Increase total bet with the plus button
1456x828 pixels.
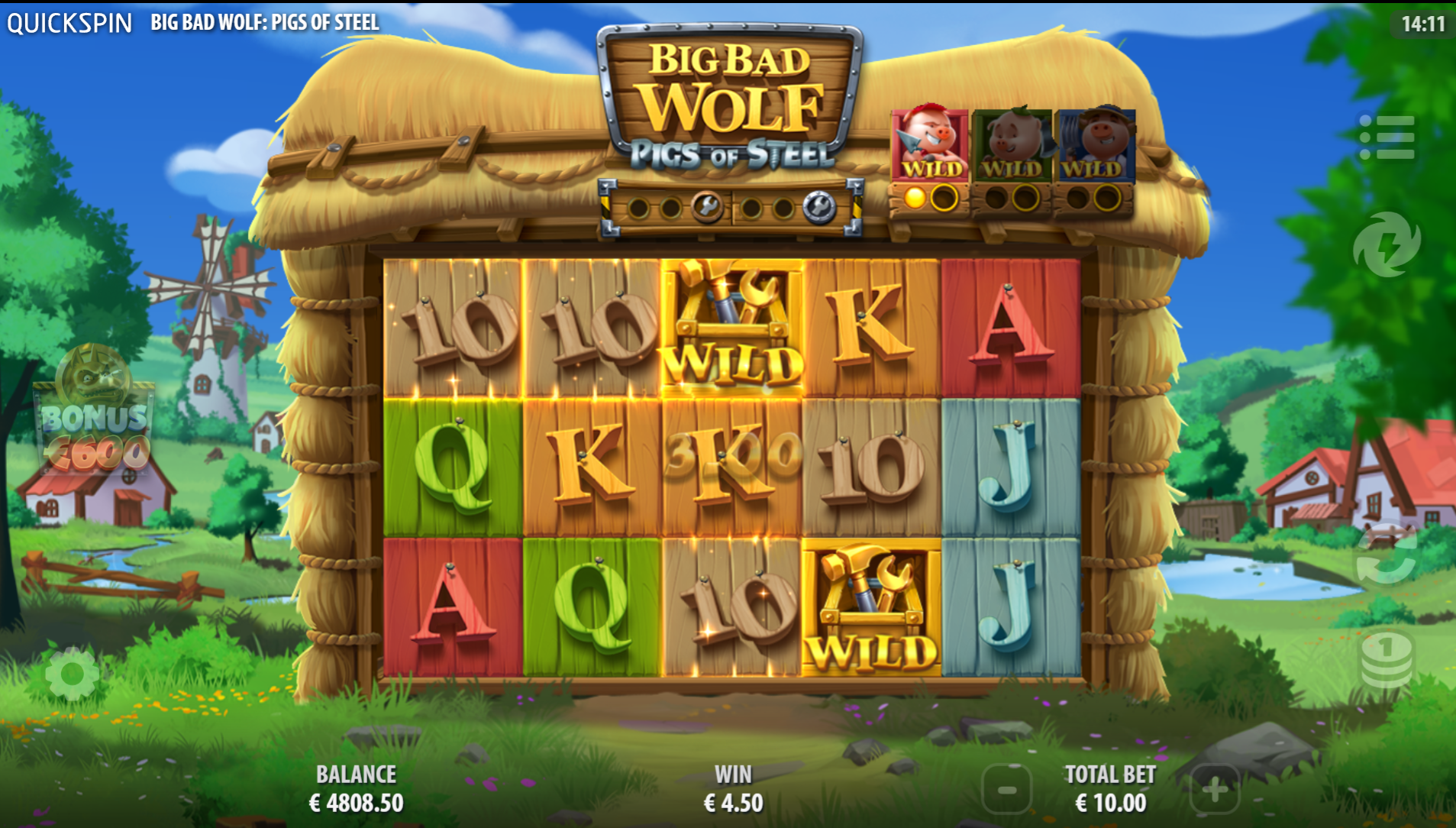[x=1214, y=790]
